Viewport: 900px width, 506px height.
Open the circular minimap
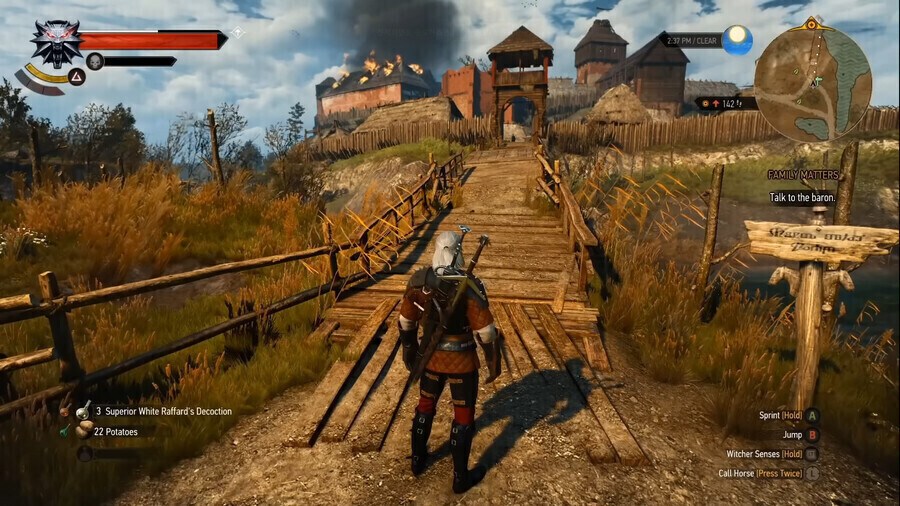[x=812, y=83]
